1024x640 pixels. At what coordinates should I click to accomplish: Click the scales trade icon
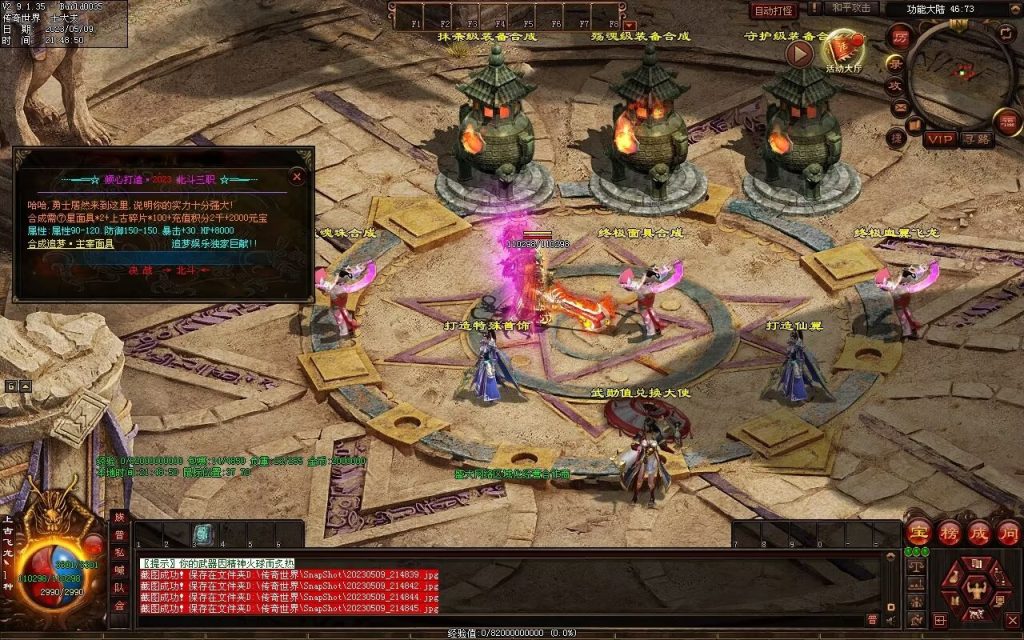[x=916, y=565]
